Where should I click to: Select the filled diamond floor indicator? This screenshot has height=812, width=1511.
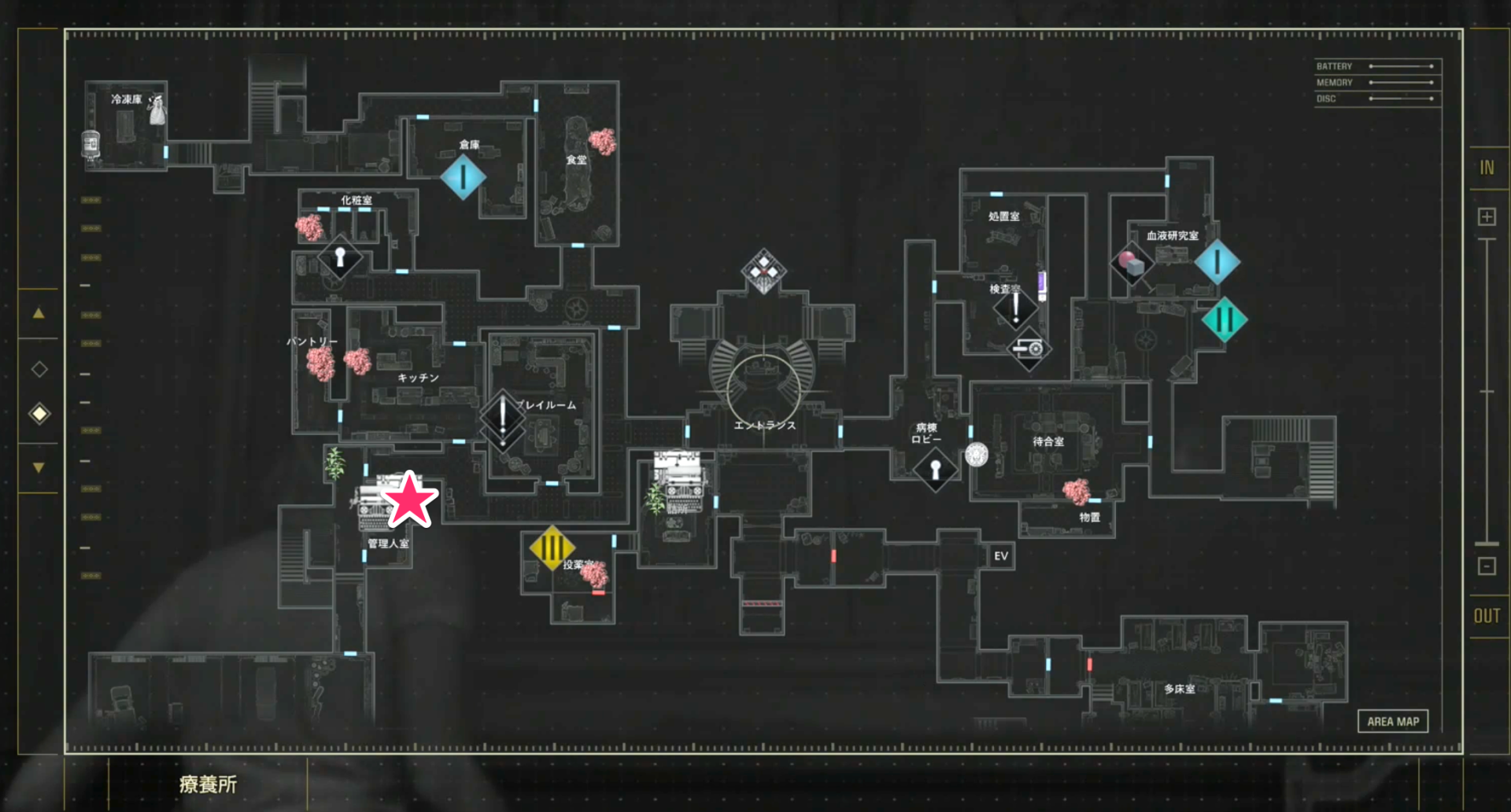click(39, 414)
